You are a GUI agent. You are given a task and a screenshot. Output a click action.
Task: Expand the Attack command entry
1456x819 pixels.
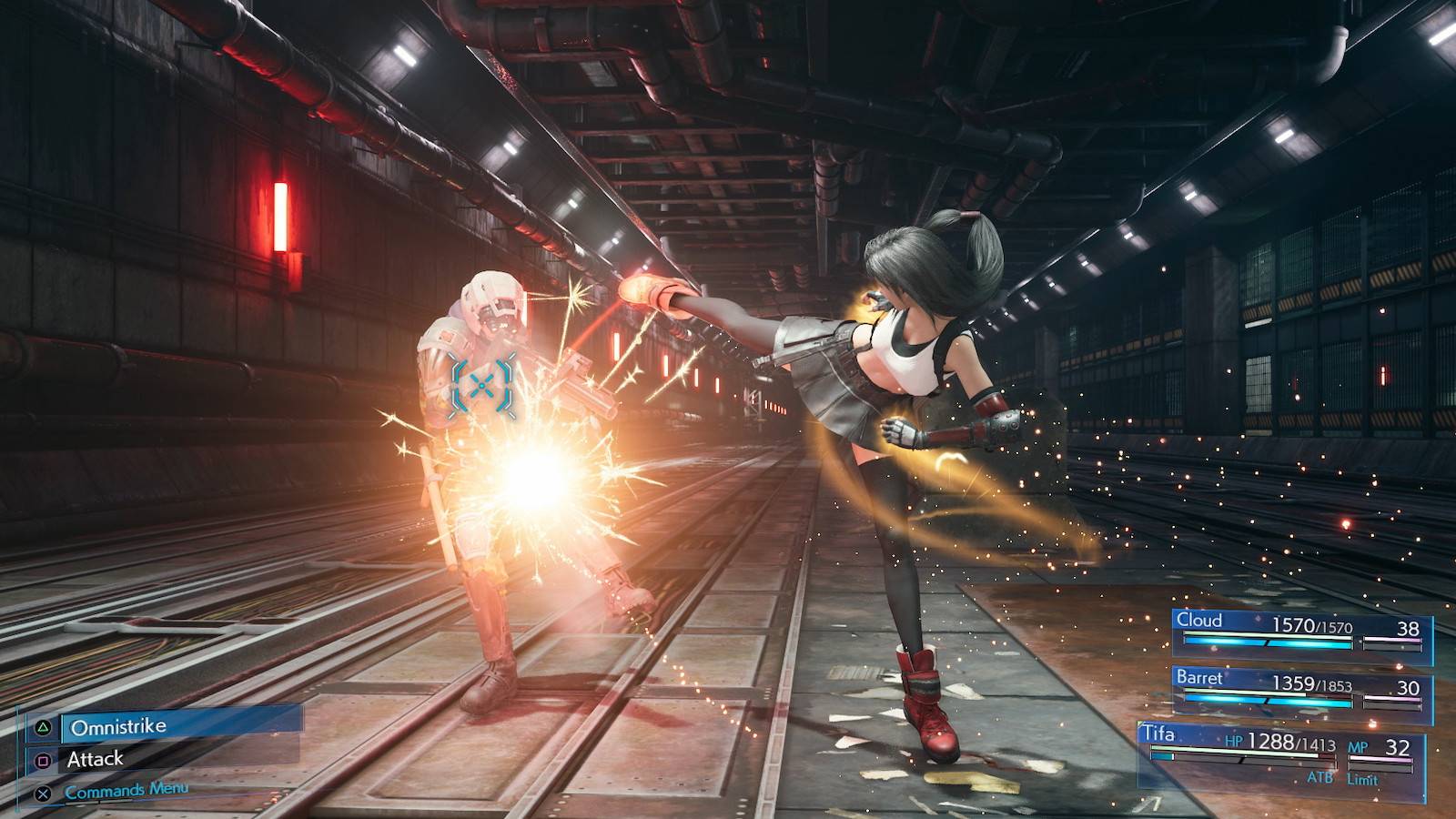point(96,761)
